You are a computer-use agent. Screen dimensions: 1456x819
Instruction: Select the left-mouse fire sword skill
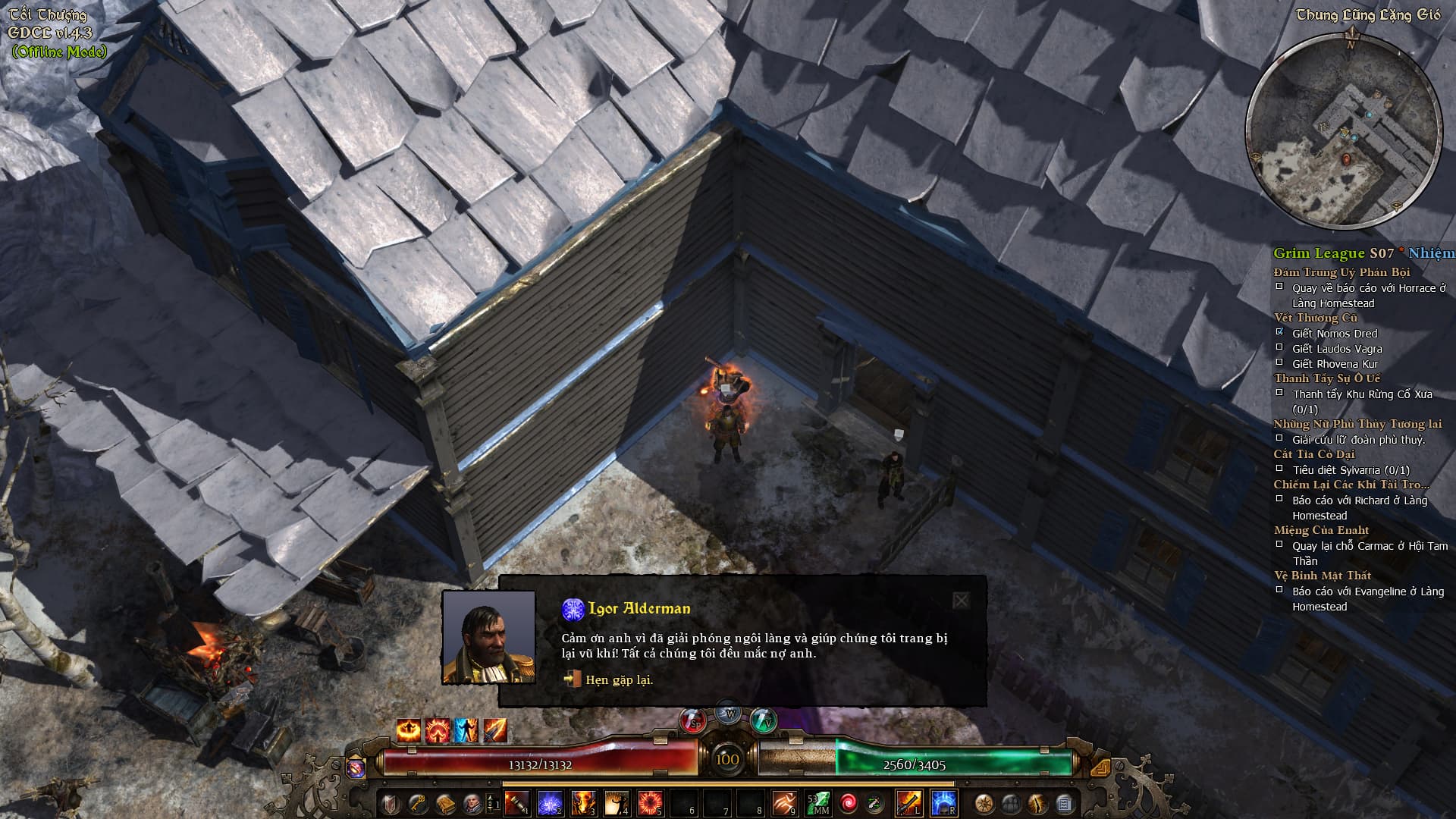pyautogui.click(x=908, y=803)
